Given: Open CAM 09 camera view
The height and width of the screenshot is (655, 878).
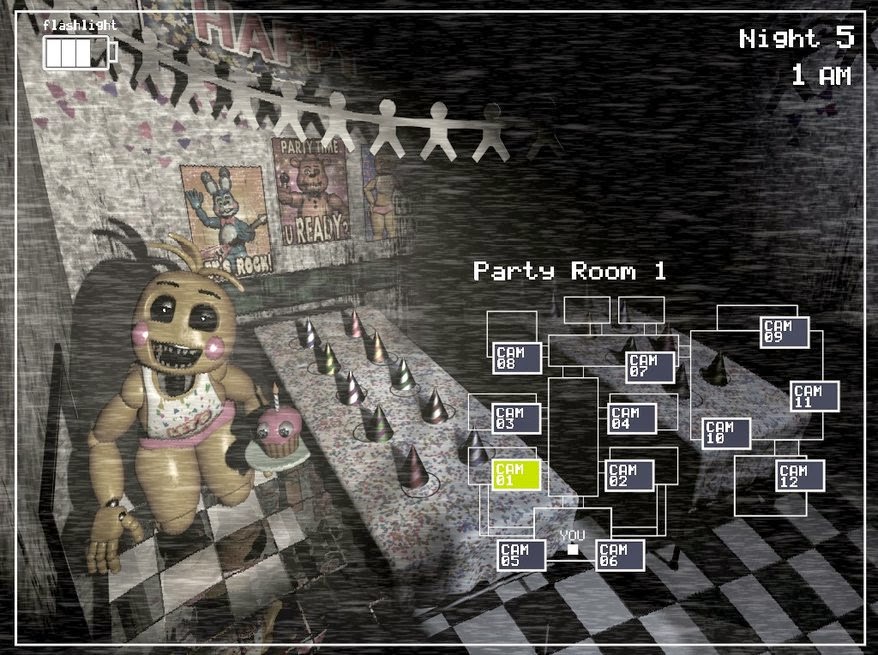Looking at the screenshot, I should 785,331.
